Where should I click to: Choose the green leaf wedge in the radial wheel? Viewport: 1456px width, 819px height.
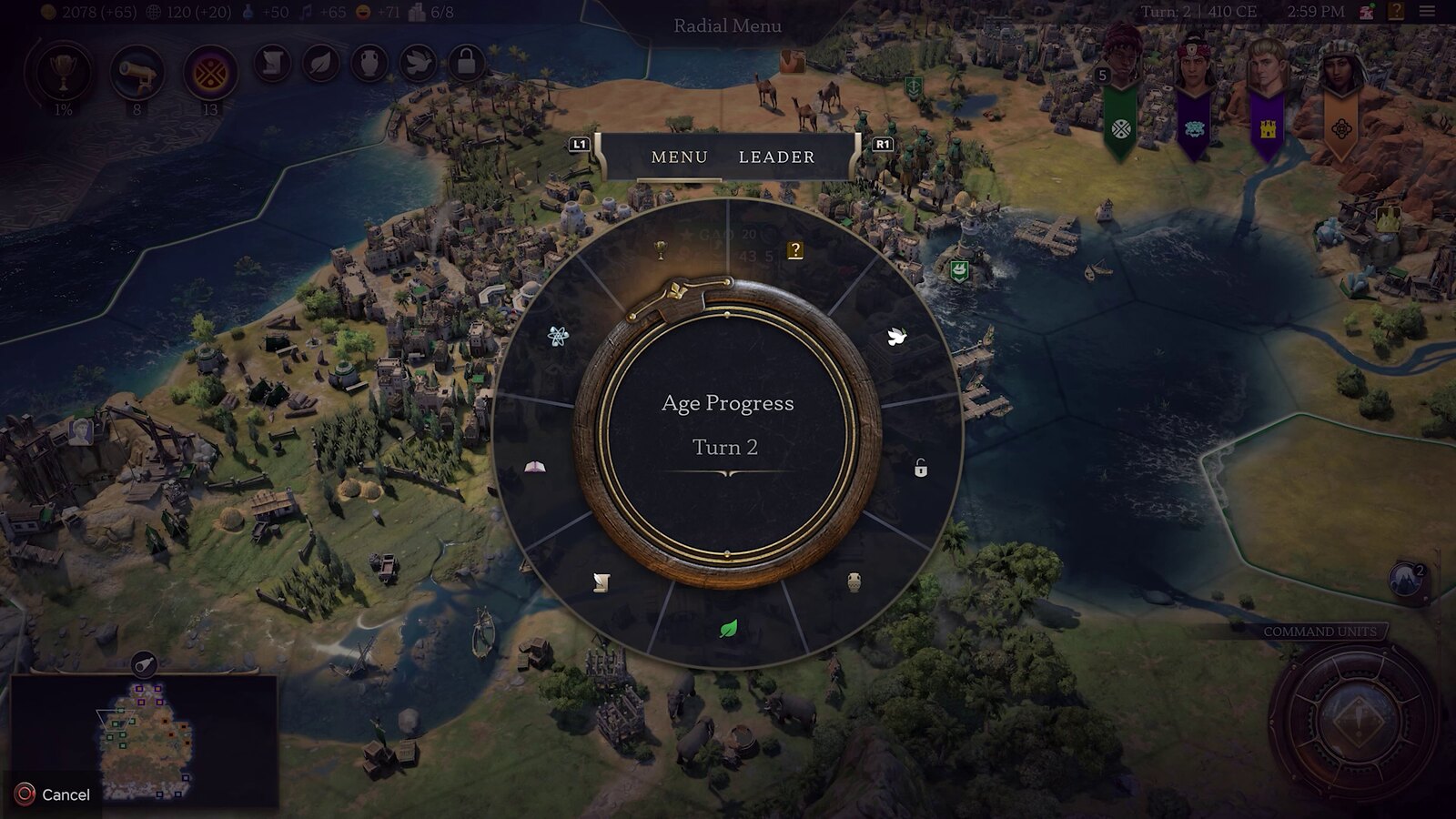tap(728, 629)
